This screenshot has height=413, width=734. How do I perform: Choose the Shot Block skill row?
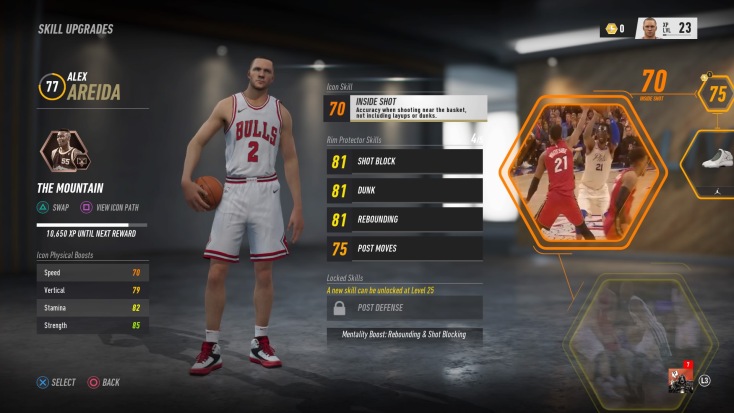pyautogui.click(x=404, y=160)
